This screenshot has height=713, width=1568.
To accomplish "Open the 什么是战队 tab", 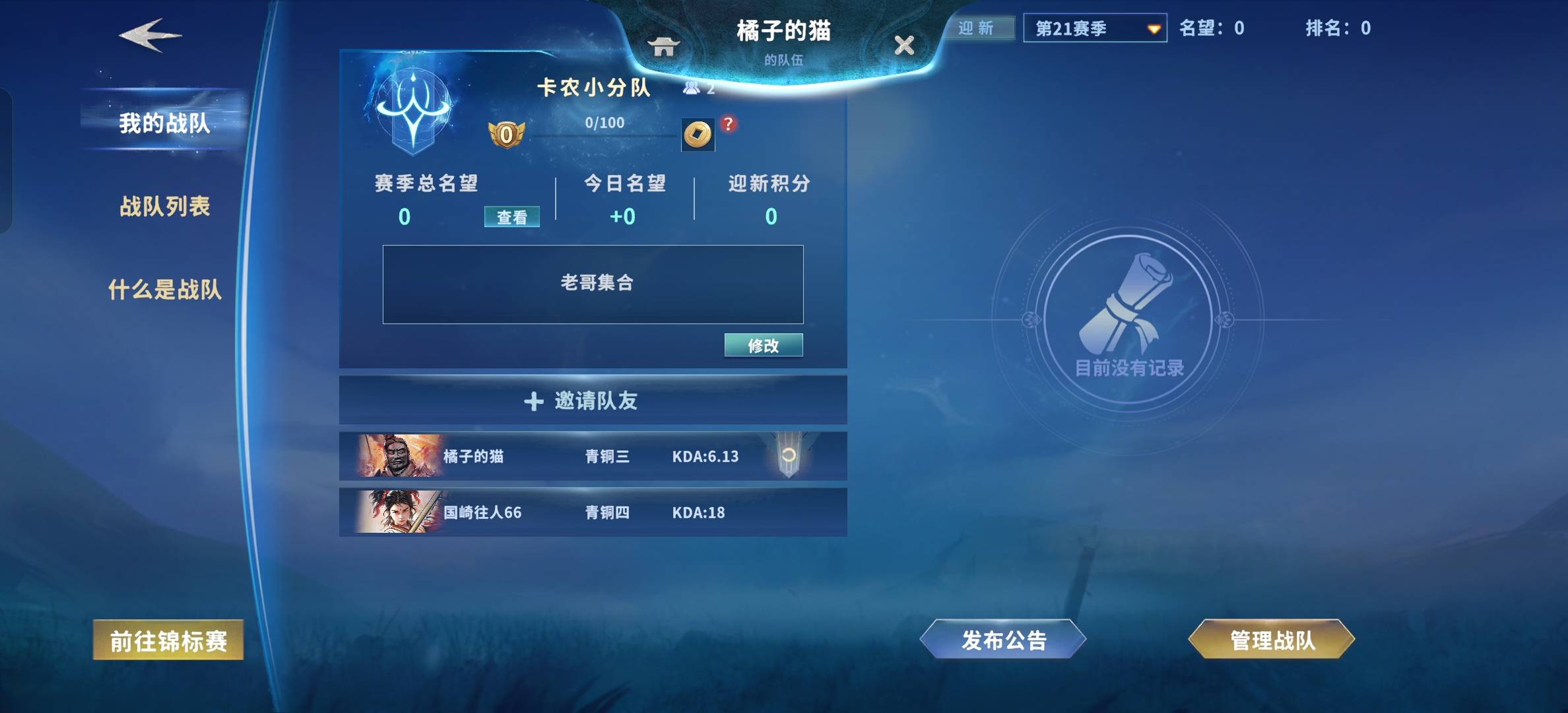I will 165,288.
